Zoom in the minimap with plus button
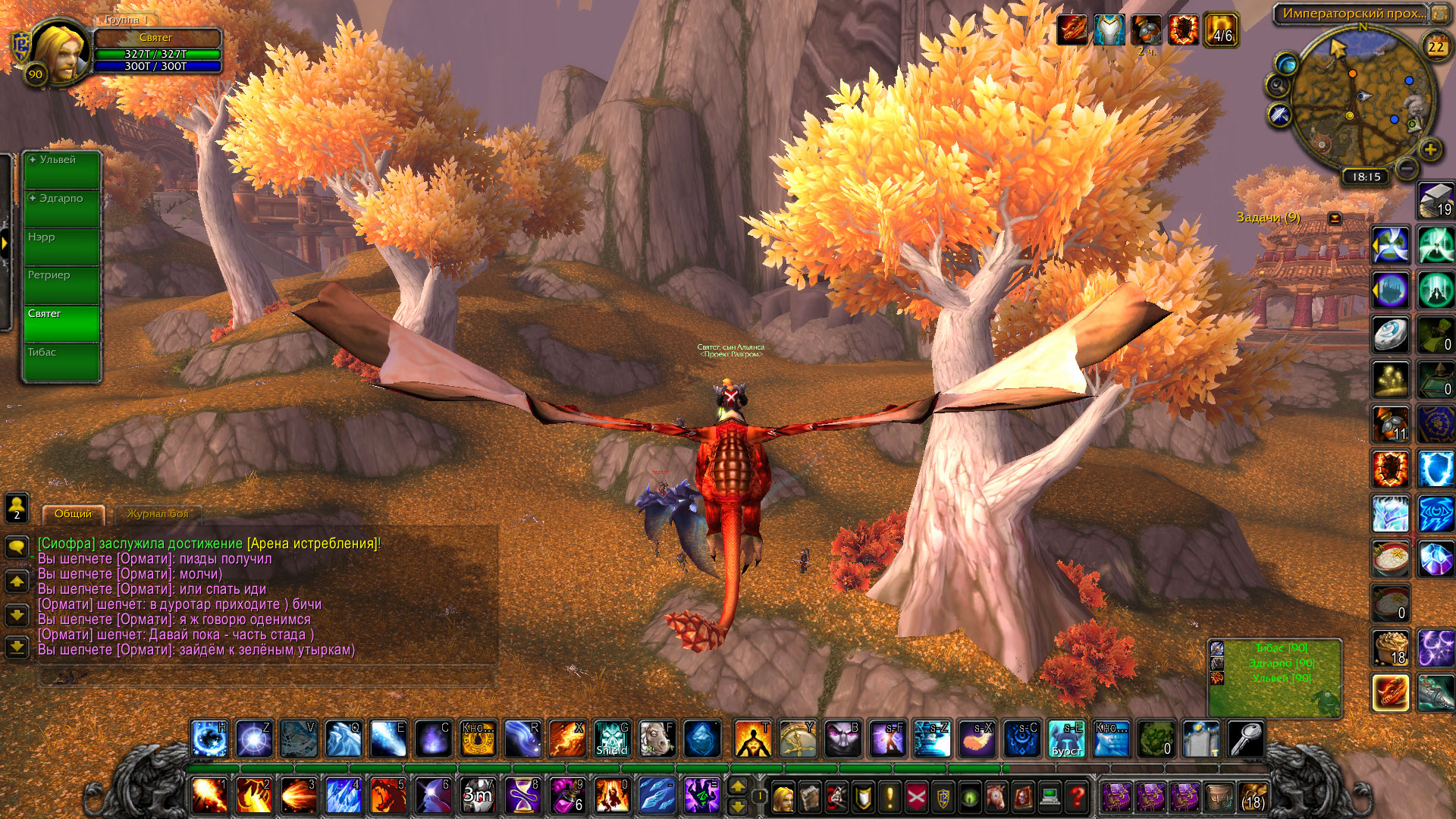Image resolution: width=1456 pixels, height=819 pixels. pos(1430,149)
